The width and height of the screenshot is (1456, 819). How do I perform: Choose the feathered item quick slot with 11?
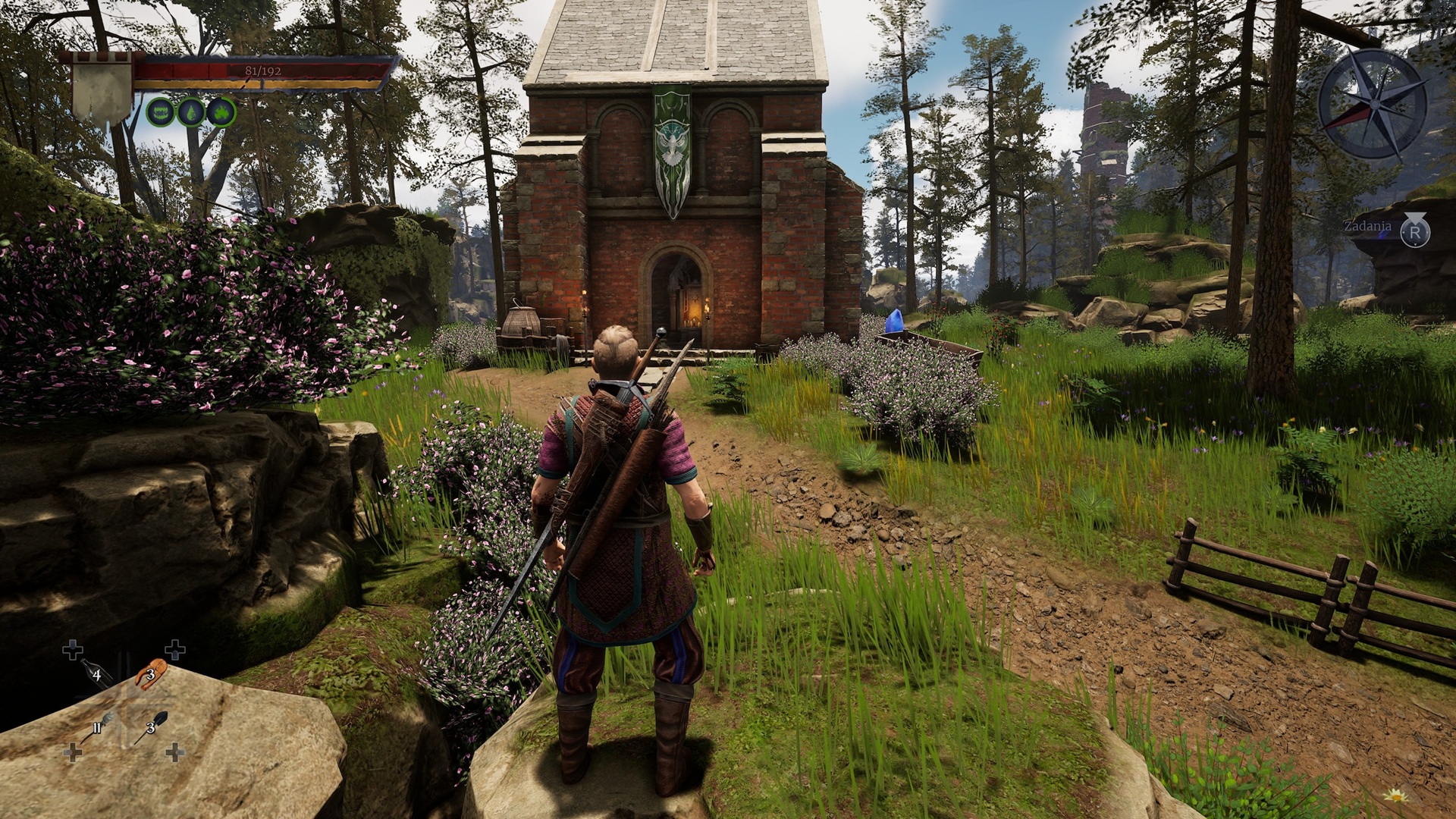99,728
